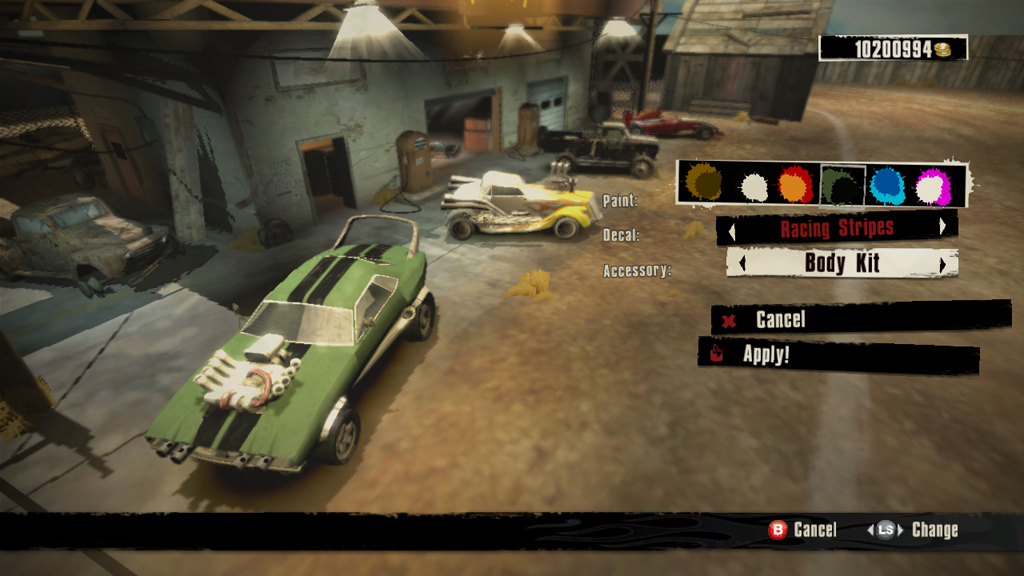This screenshot has width=1024, height=576.
Task: Choose the brown paint splat swatch
Action: (x=704, y=184)
